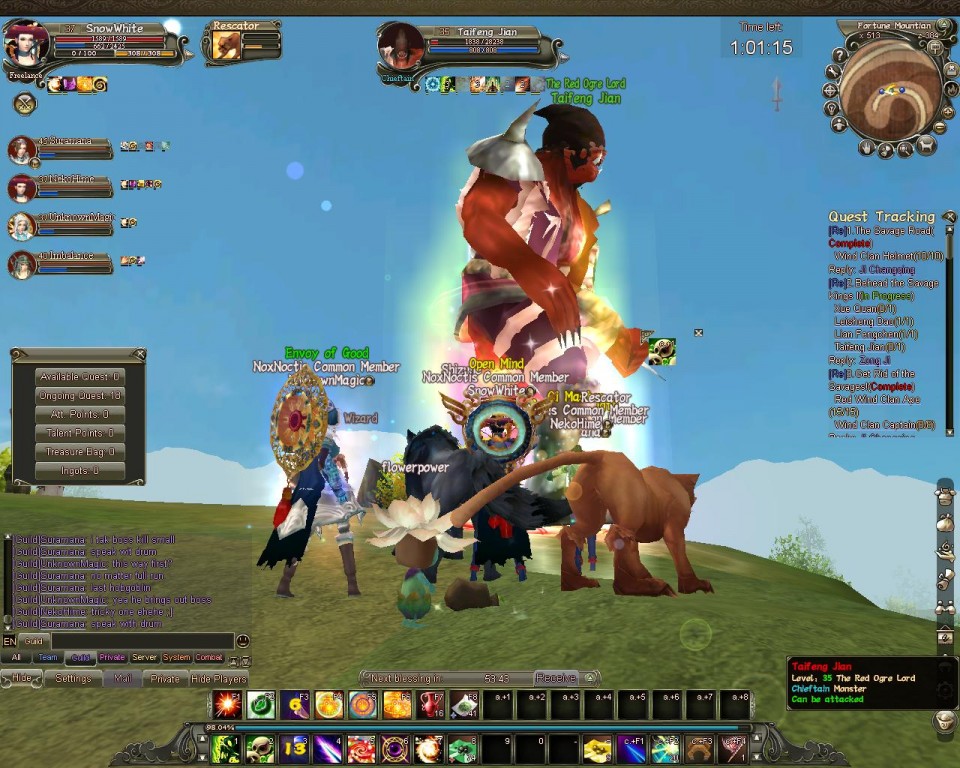
Task: Show the Combat chat tab
Action: 209,658
